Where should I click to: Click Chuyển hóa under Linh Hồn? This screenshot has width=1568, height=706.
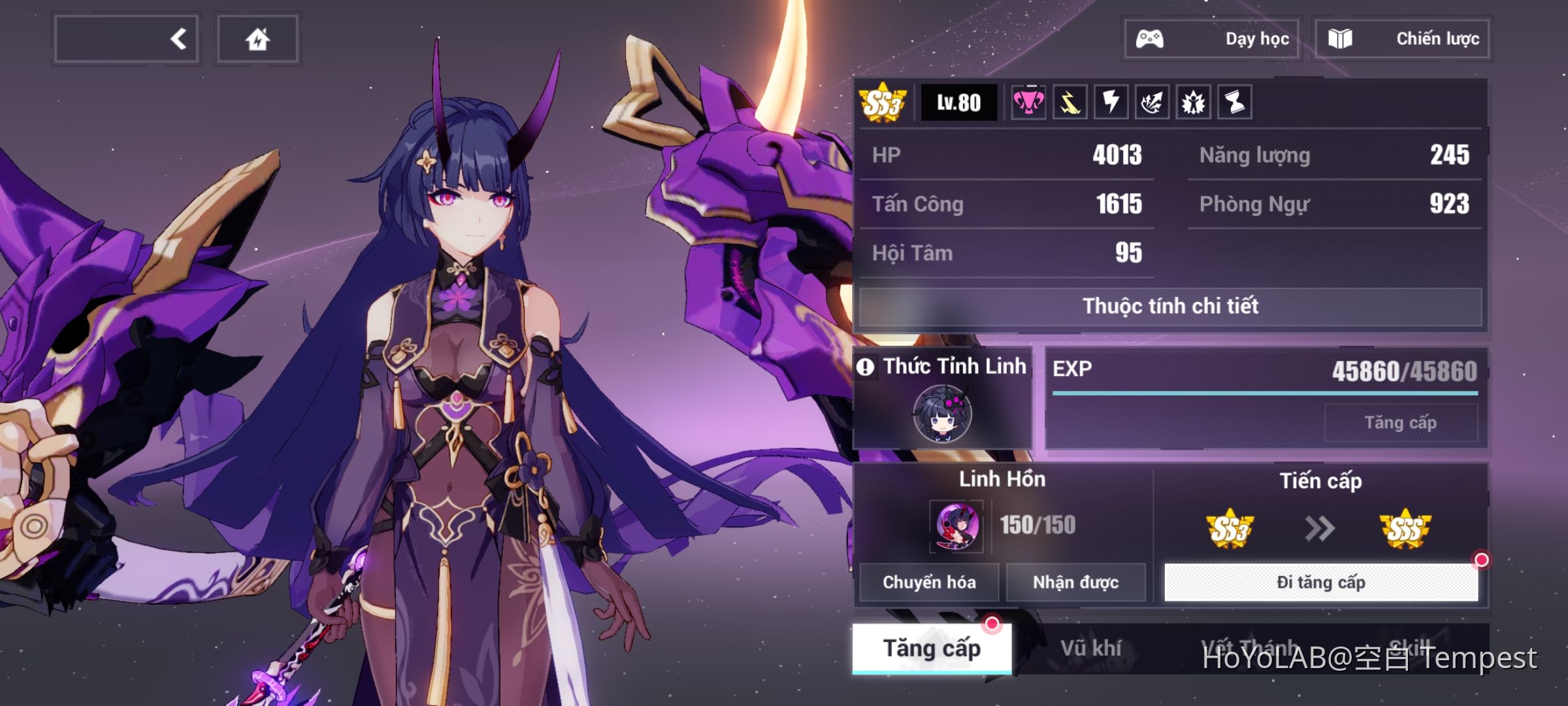[928, 582]
